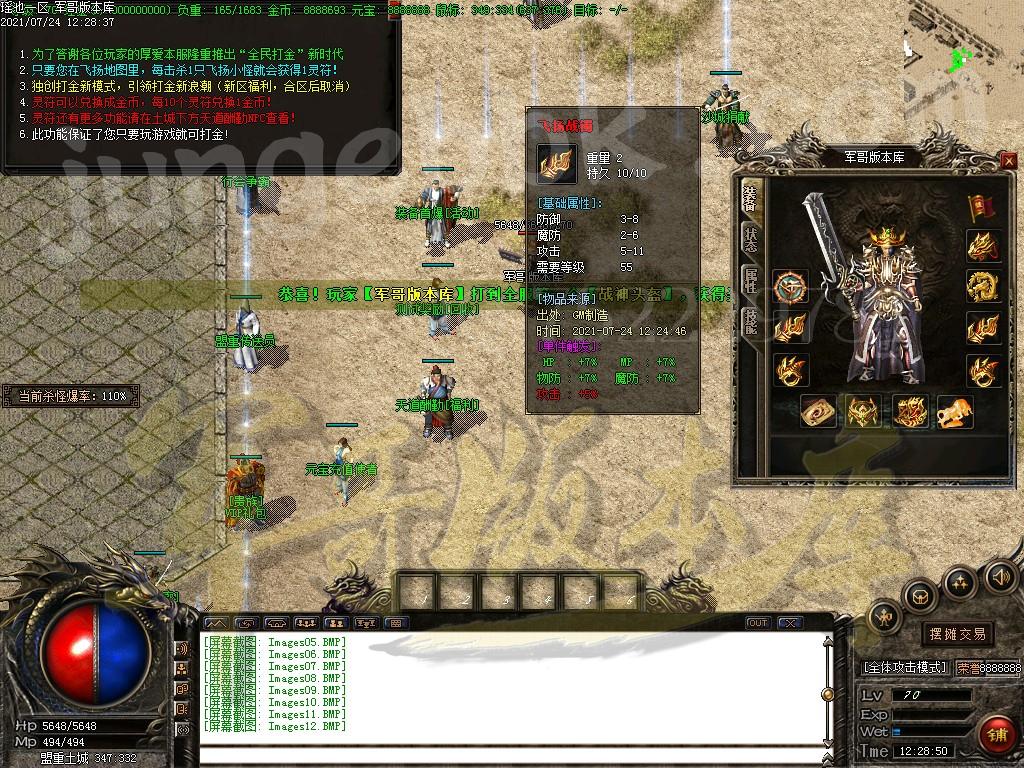Change the 全体攻击模式 attack mode

(x=904, y=668)
